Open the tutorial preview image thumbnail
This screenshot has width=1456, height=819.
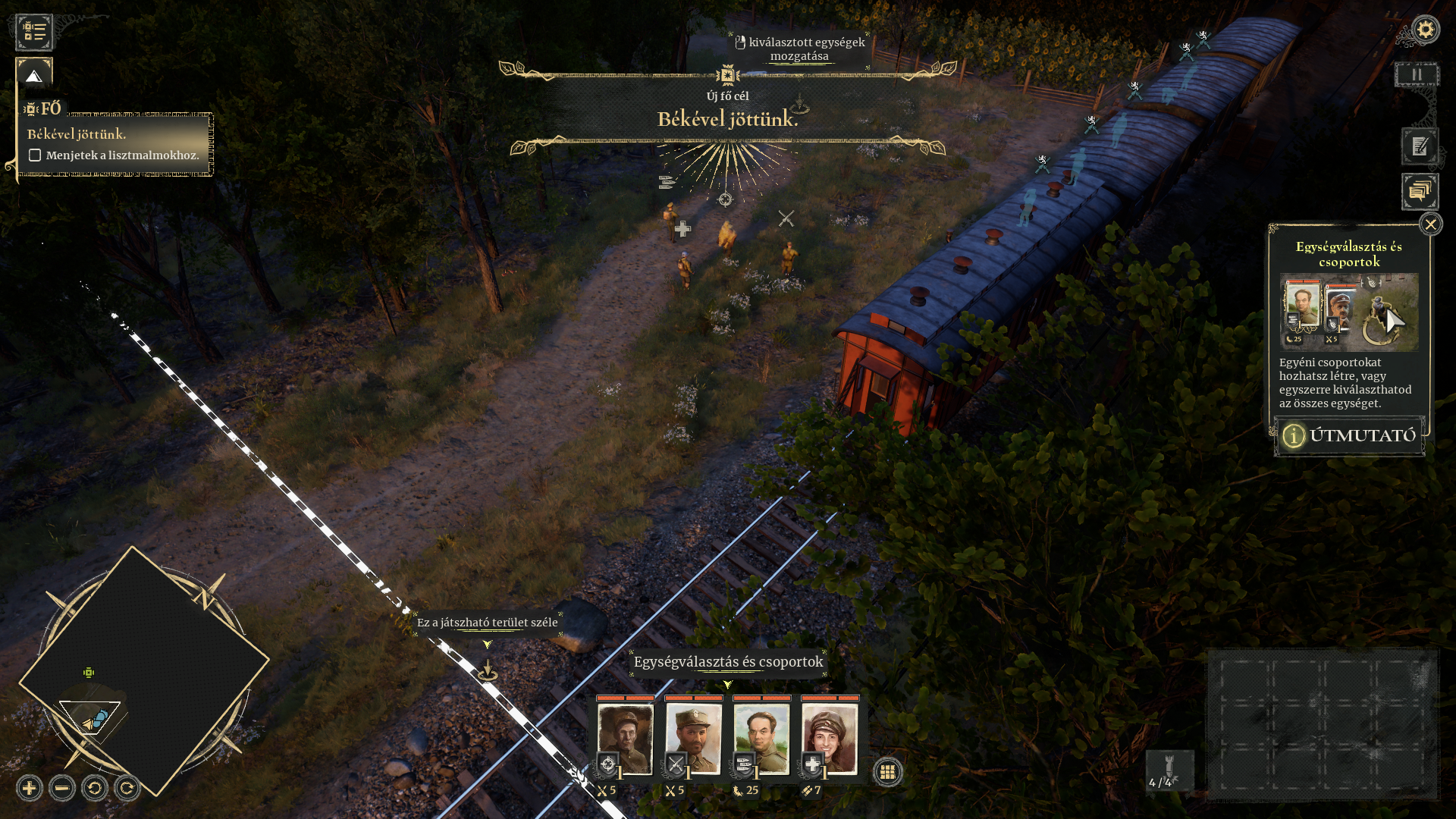click(x=1349, y=312)
